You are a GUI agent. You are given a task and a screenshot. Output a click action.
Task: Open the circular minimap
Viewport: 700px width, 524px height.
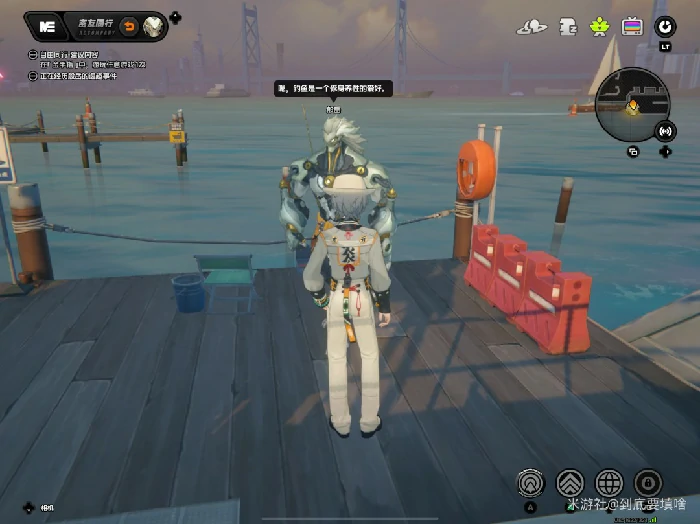(x=630, y=105)
